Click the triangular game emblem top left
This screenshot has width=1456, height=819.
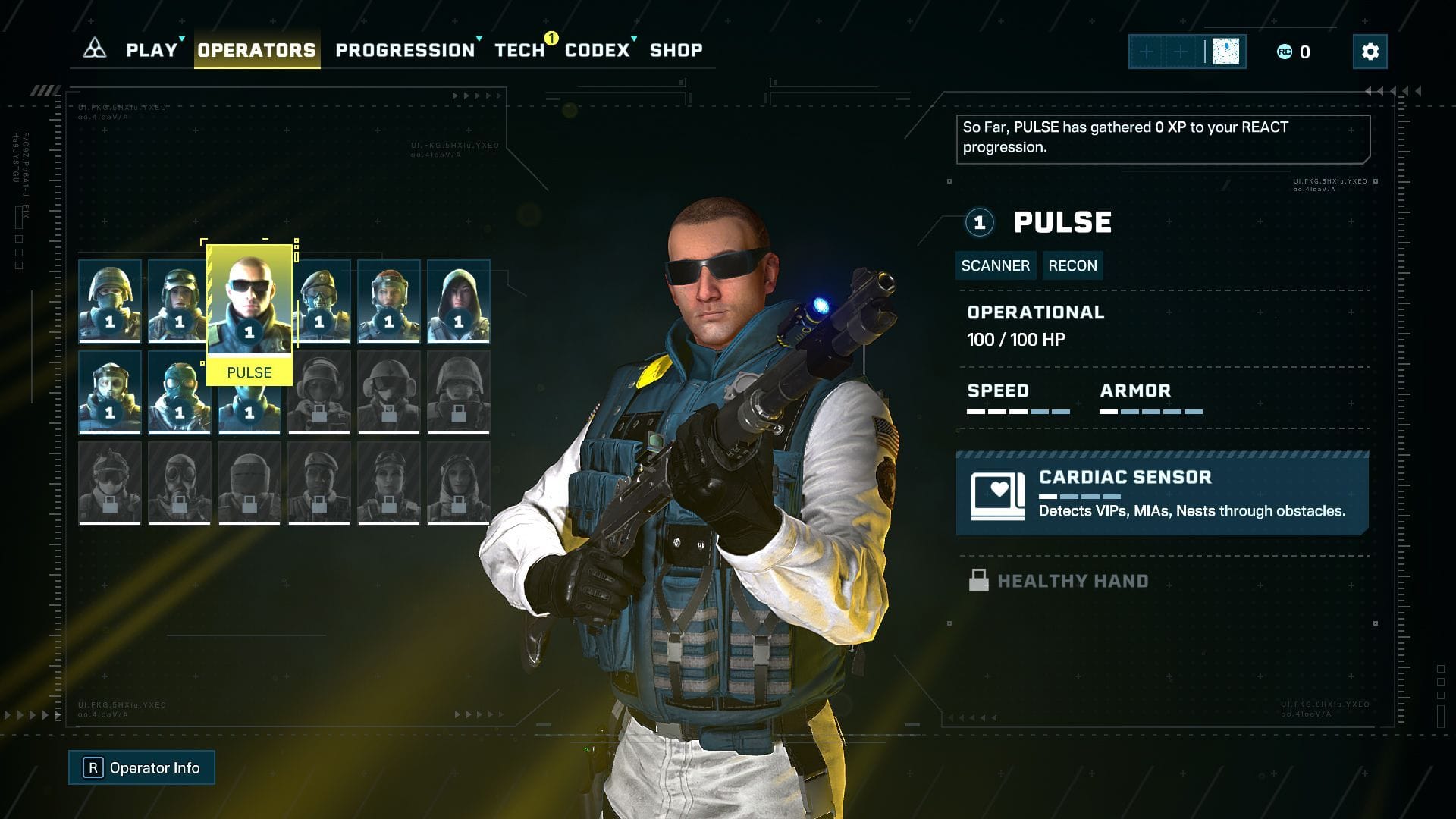point(93,49)
